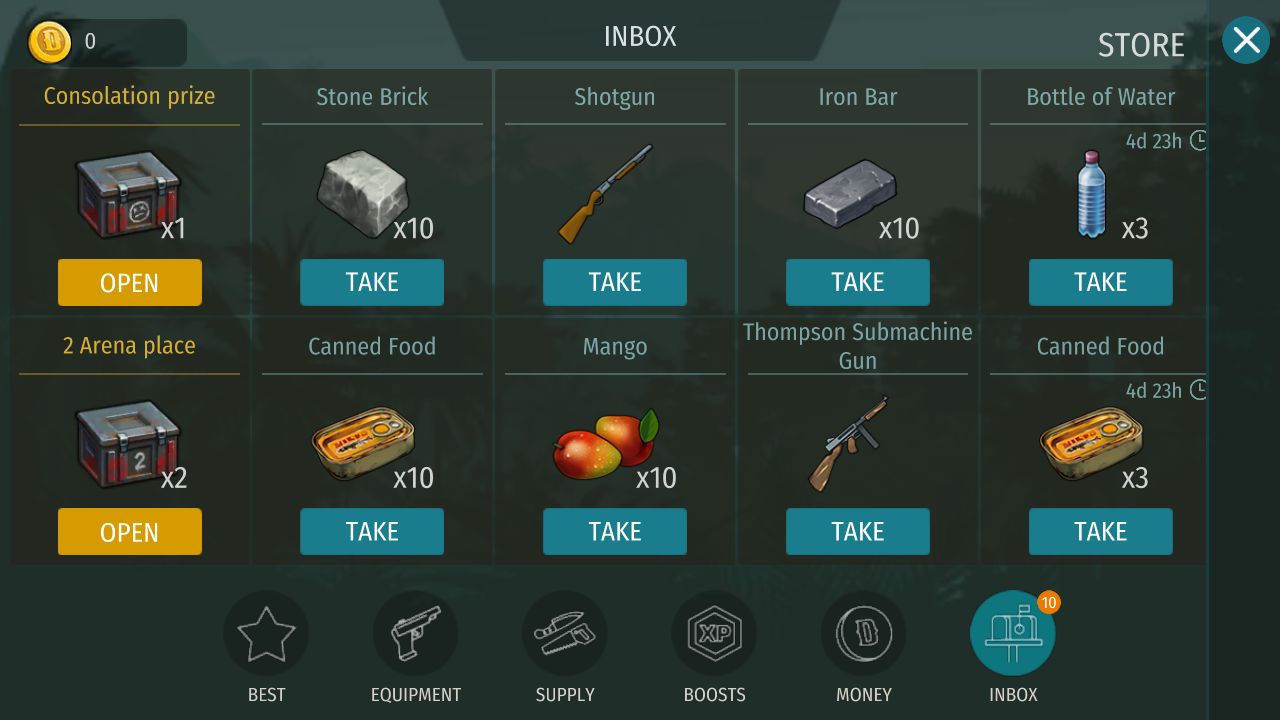Take the Stone Brick reward

(372, 282)
